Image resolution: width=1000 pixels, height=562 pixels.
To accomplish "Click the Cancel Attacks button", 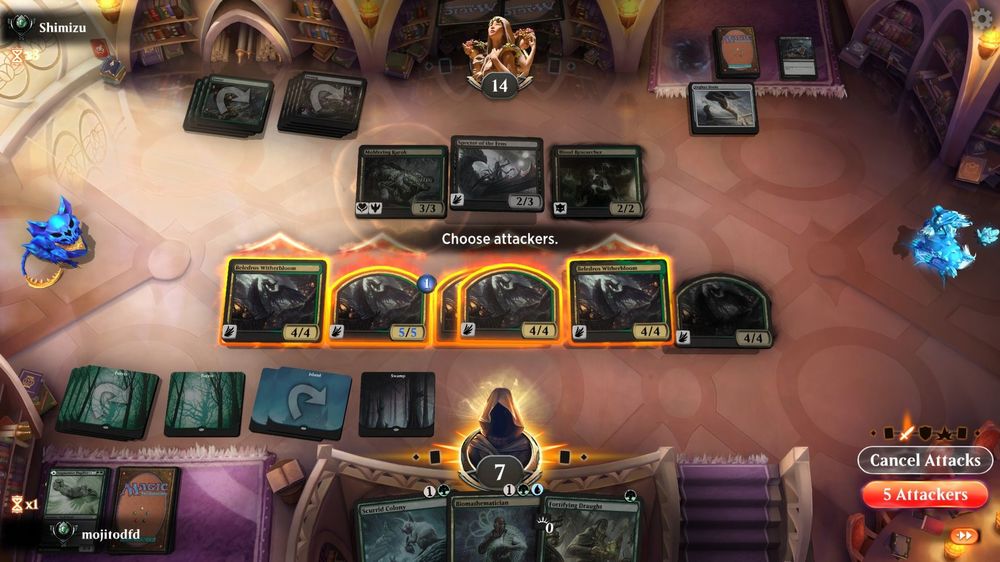I will pos(924,460).
